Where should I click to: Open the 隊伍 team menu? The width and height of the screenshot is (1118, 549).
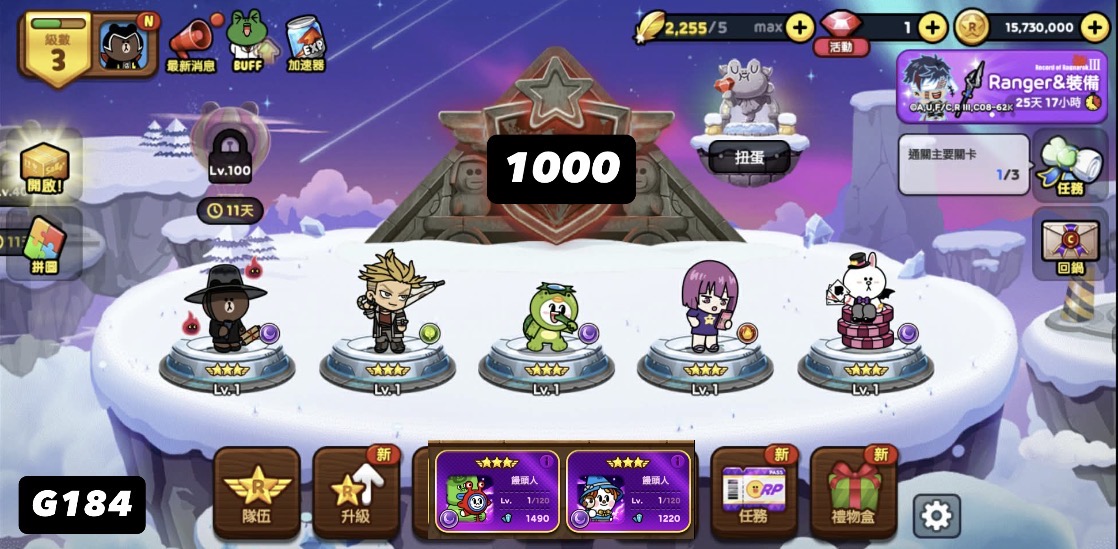pyautogui.click(x=257, y=492)
